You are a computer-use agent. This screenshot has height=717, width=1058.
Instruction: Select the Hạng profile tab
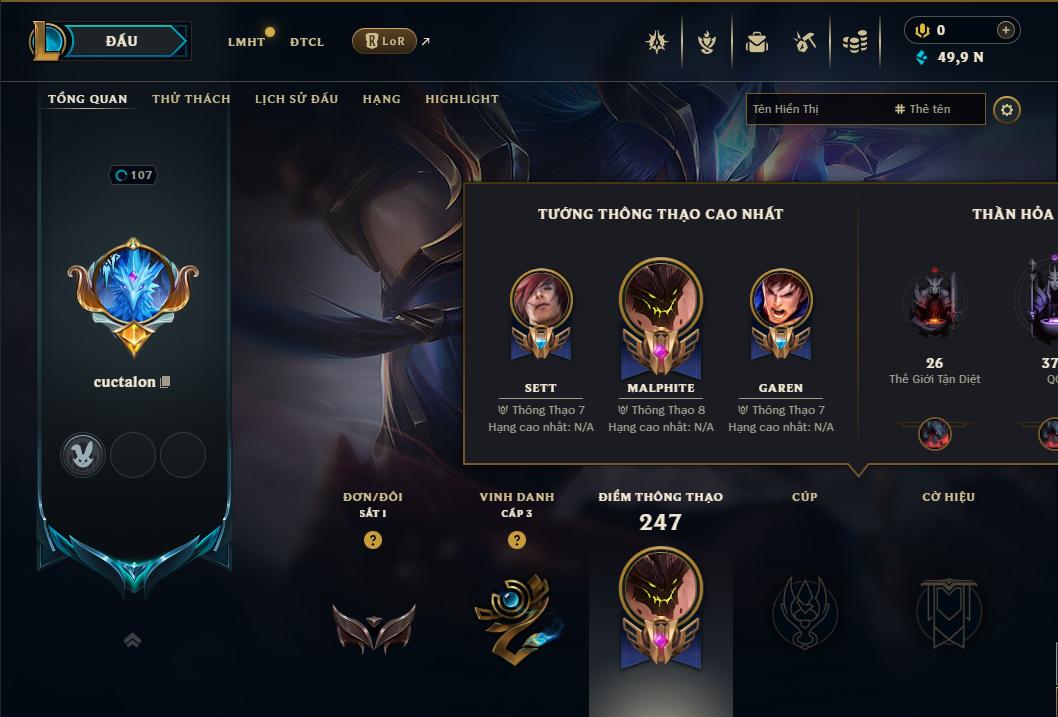pos(381,99)
